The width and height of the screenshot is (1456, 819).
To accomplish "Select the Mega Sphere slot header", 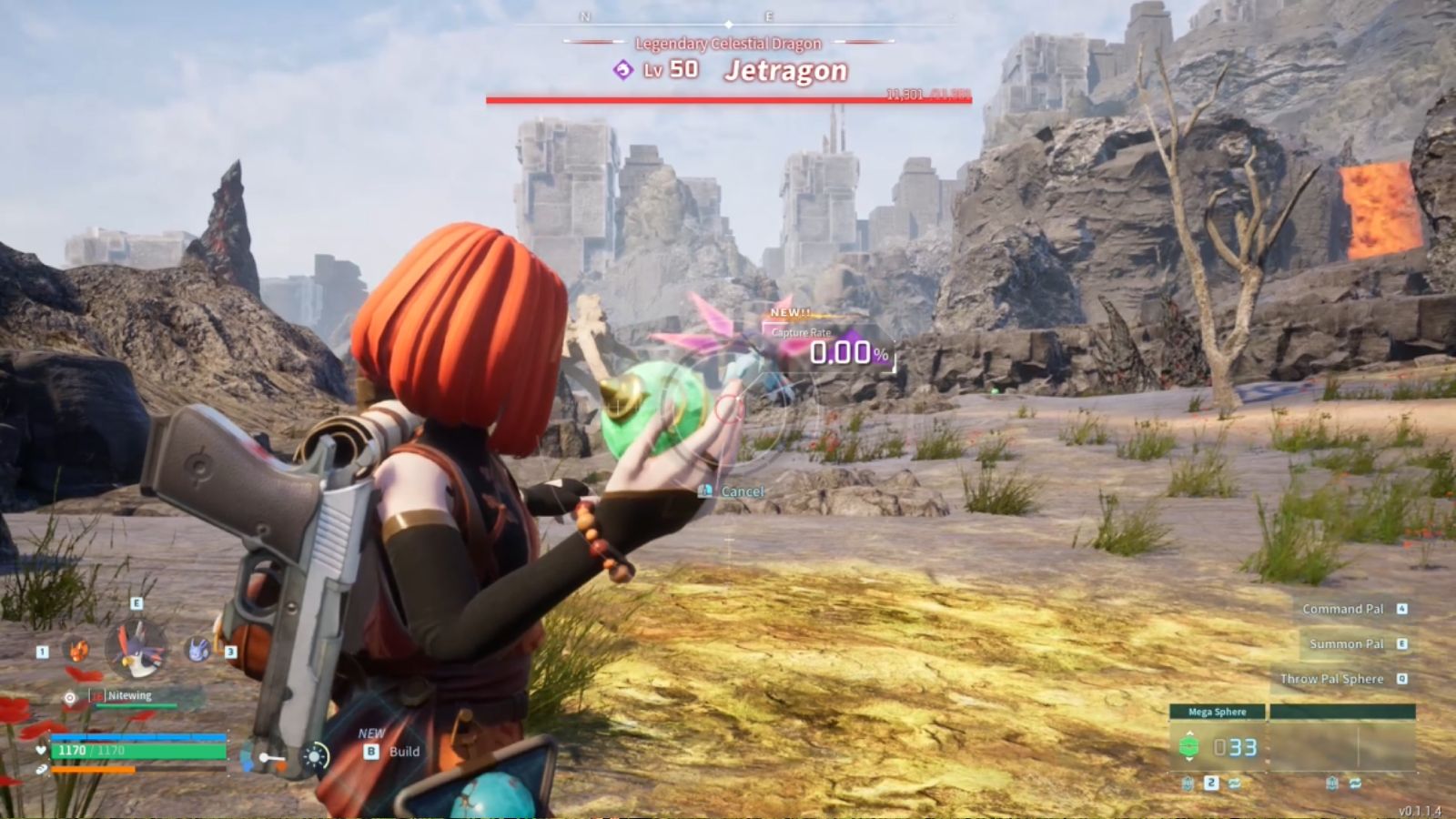I will (1218, 712).
